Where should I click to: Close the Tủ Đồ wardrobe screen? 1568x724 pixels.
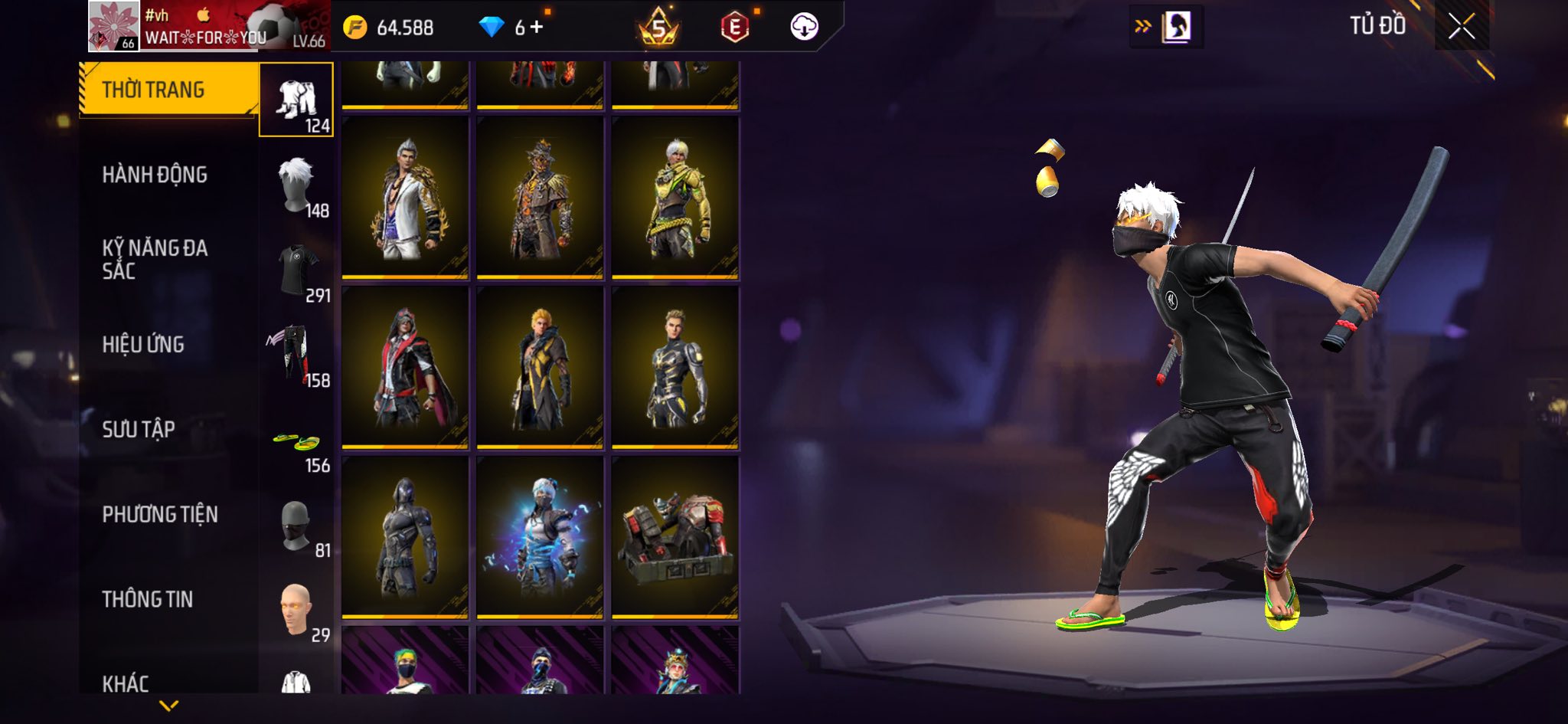[x=1461, y=27]
